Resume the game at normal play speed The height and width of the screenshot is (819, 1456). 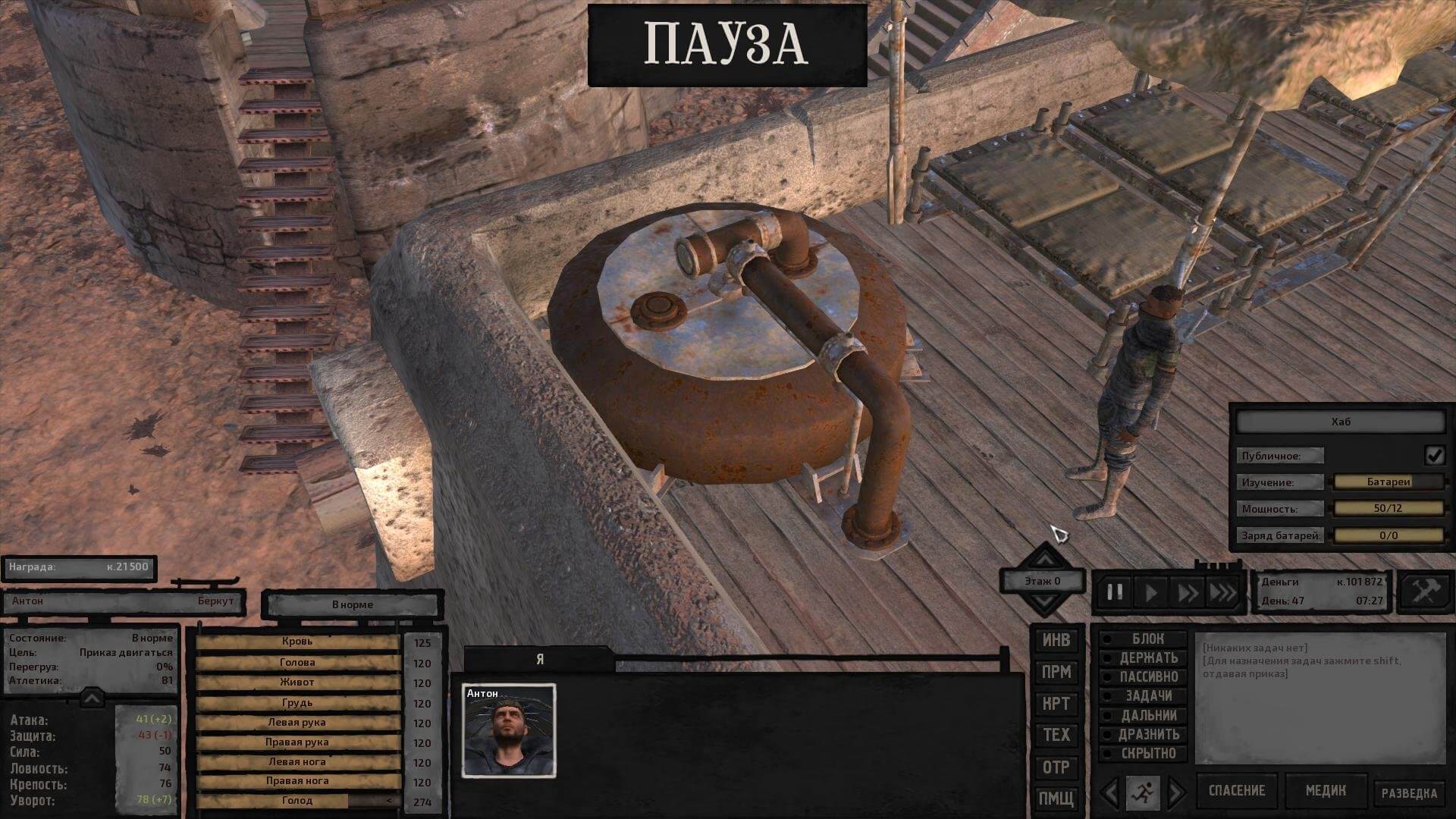[x=1151, y=592]
